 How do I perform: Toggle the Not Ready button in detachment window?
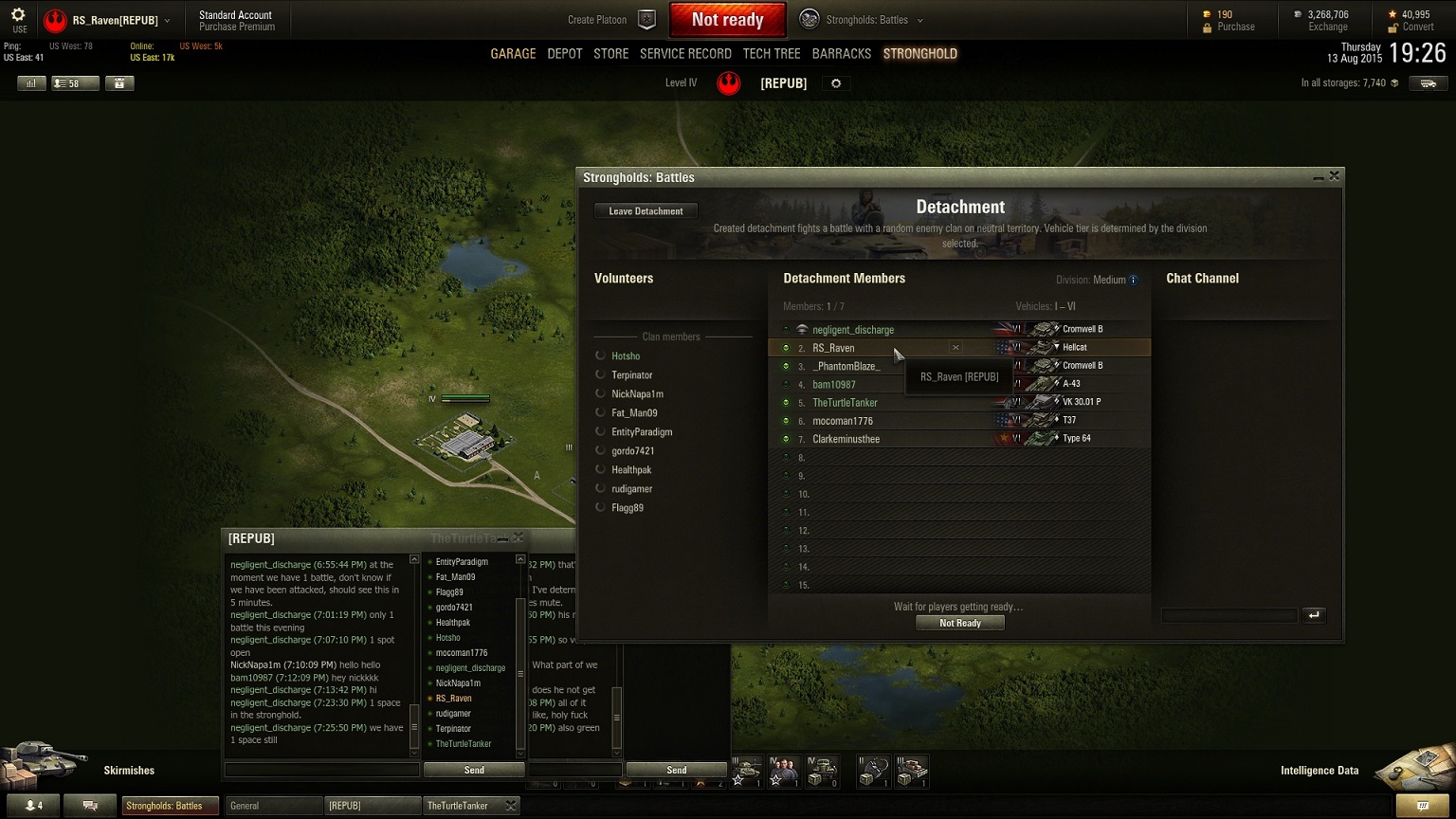click(x=959, y=623)
